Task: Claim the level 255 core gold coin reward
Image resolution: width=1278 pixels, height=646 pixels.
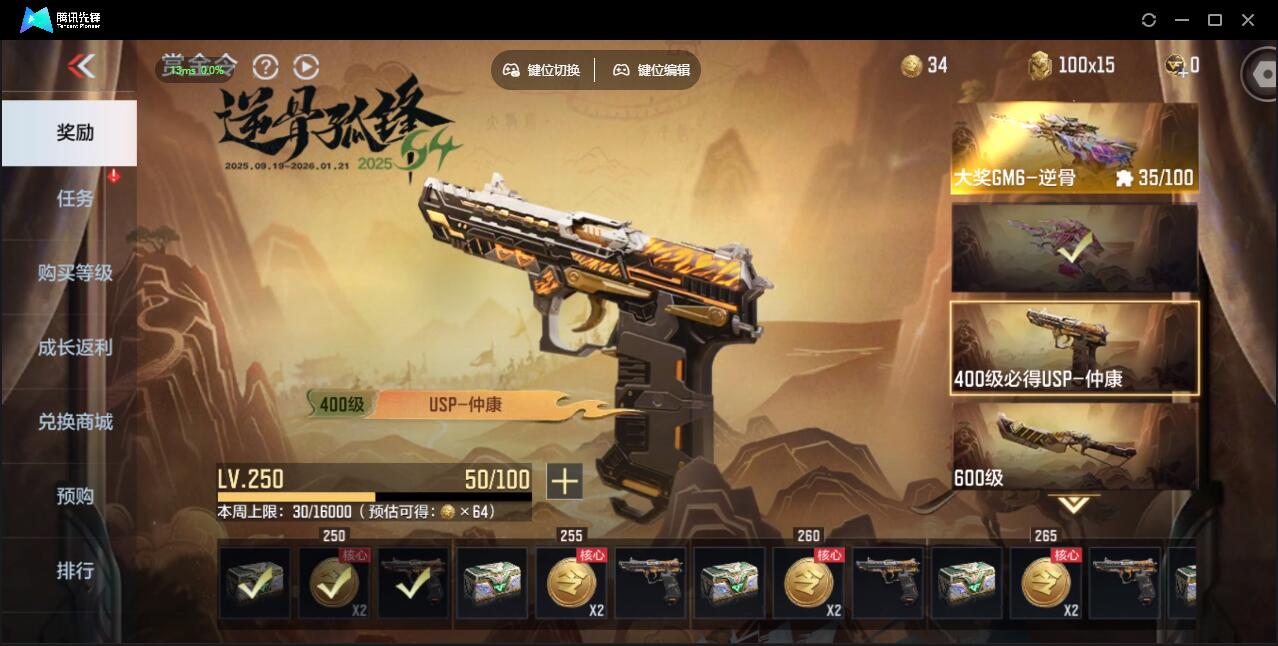Action: pyautogui.click(x=572, y=583)
